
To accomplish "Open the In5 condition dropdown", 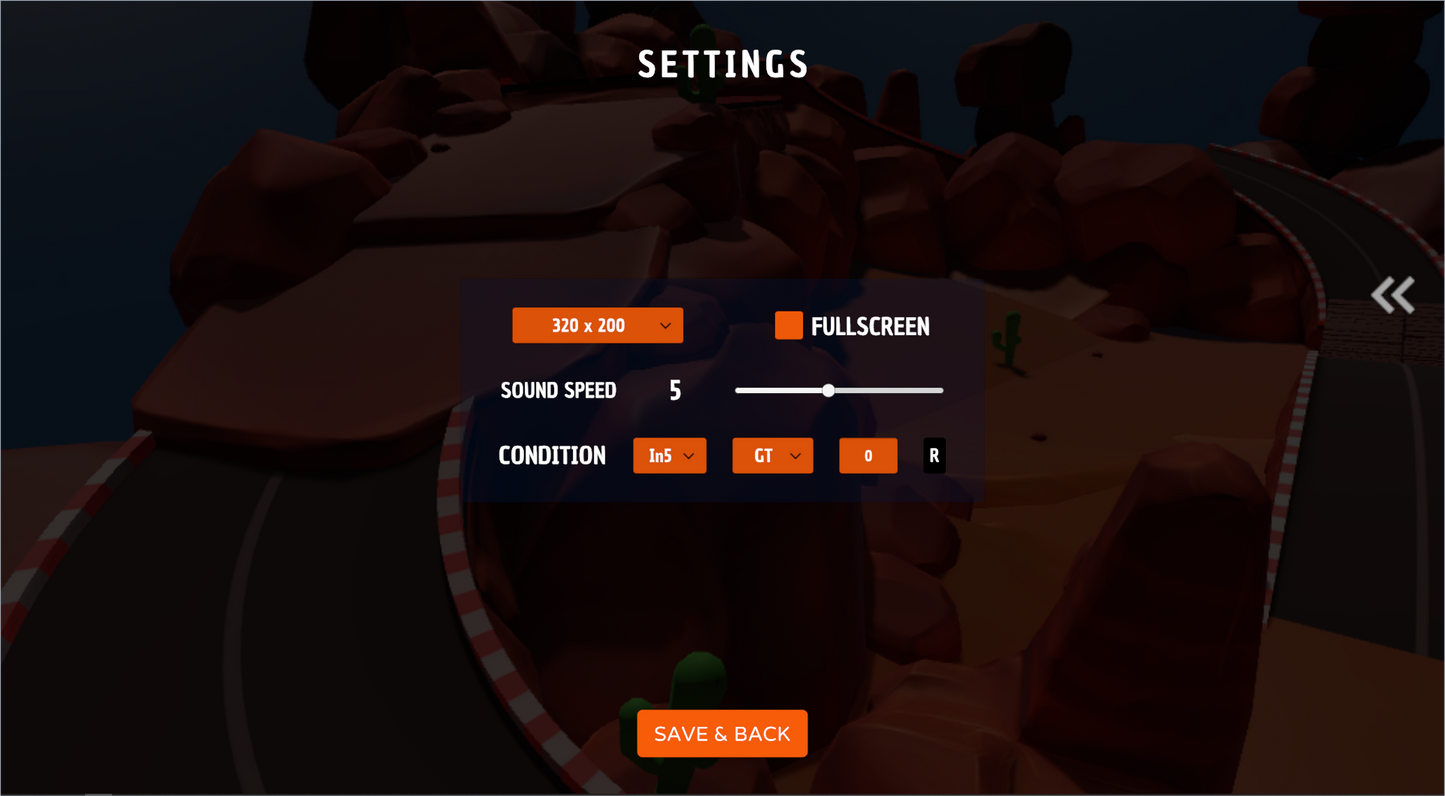I will pos(669,455).
